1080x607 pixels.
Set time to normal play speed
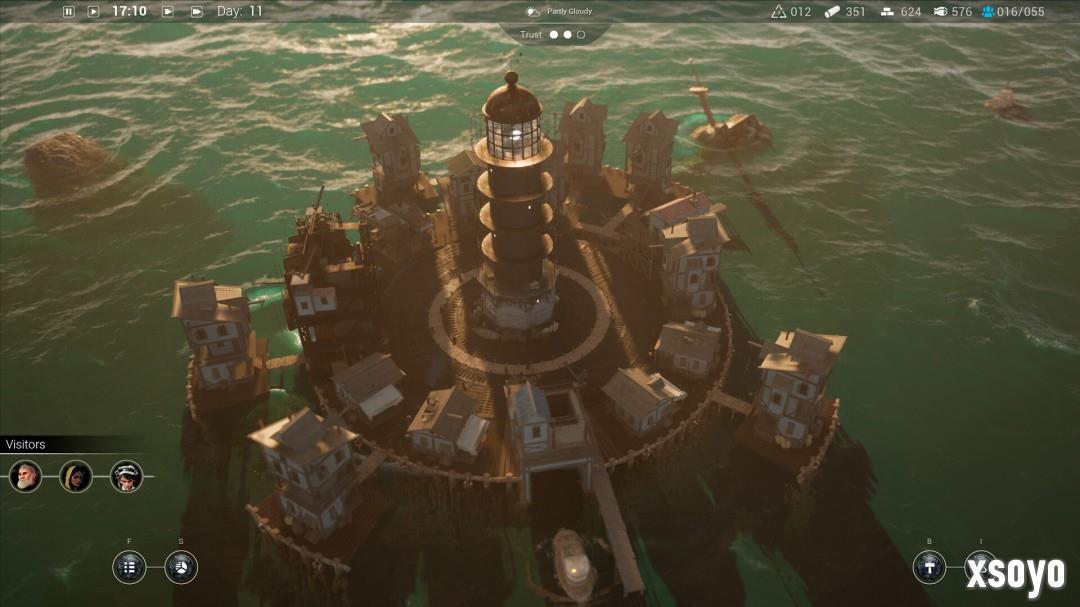click(93, 12)
